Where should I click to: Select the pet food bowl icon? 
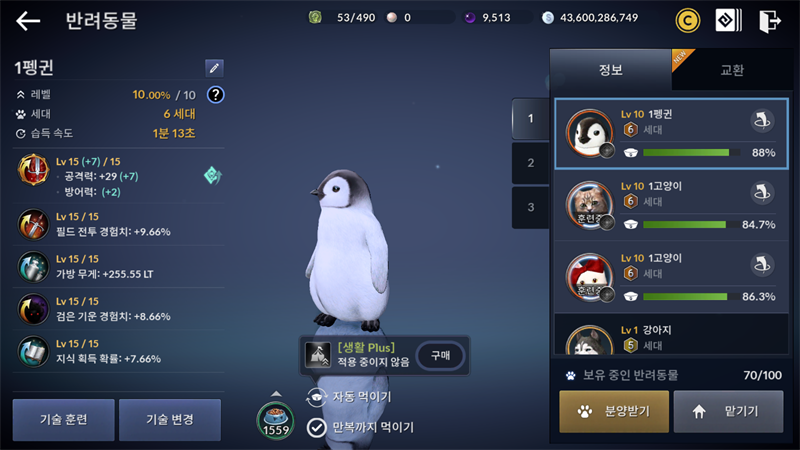pyautogui.click(x=274, y=418)
